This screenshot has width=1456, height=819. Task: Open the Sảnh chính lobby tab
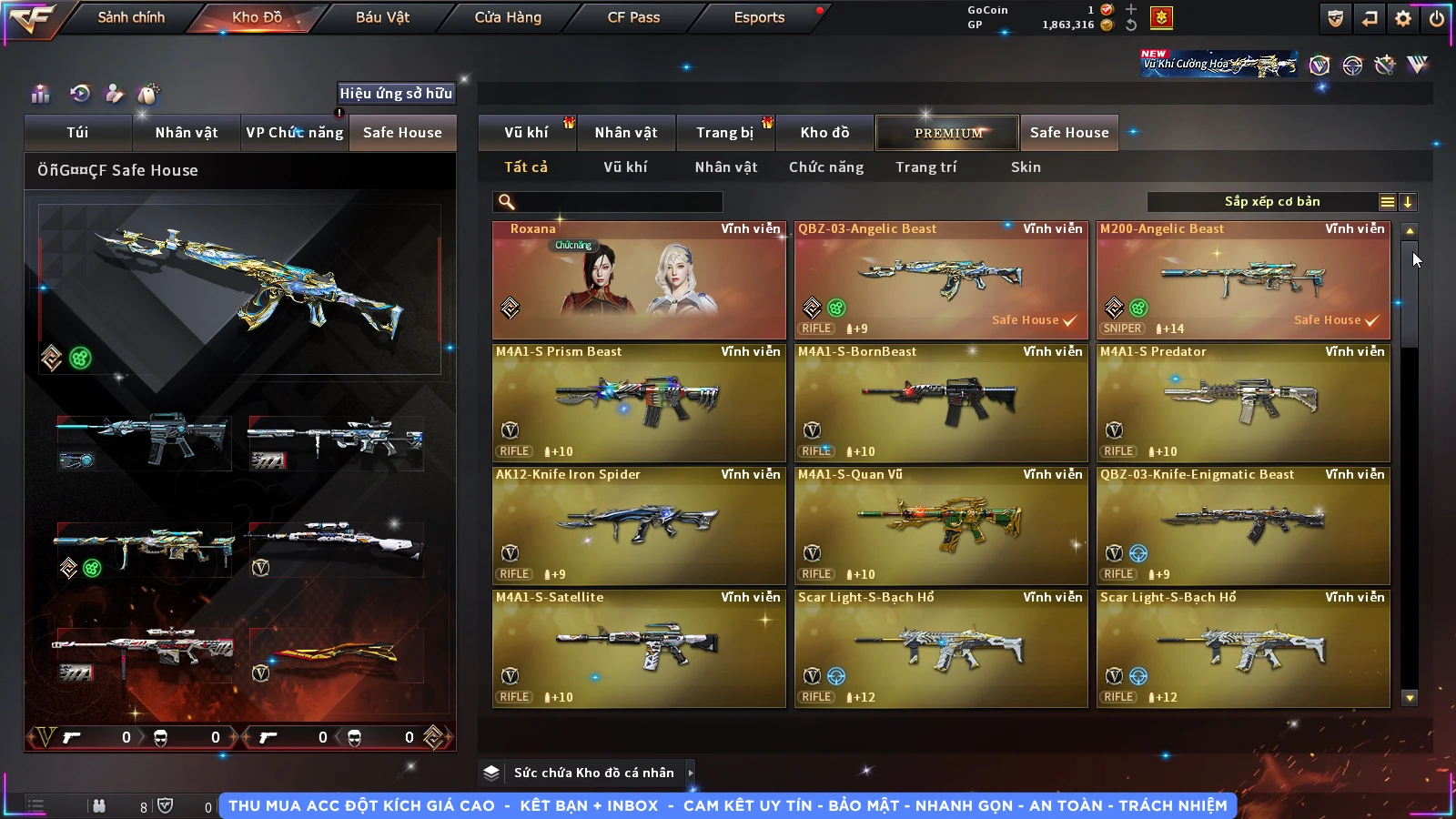[x=131, y=17]
